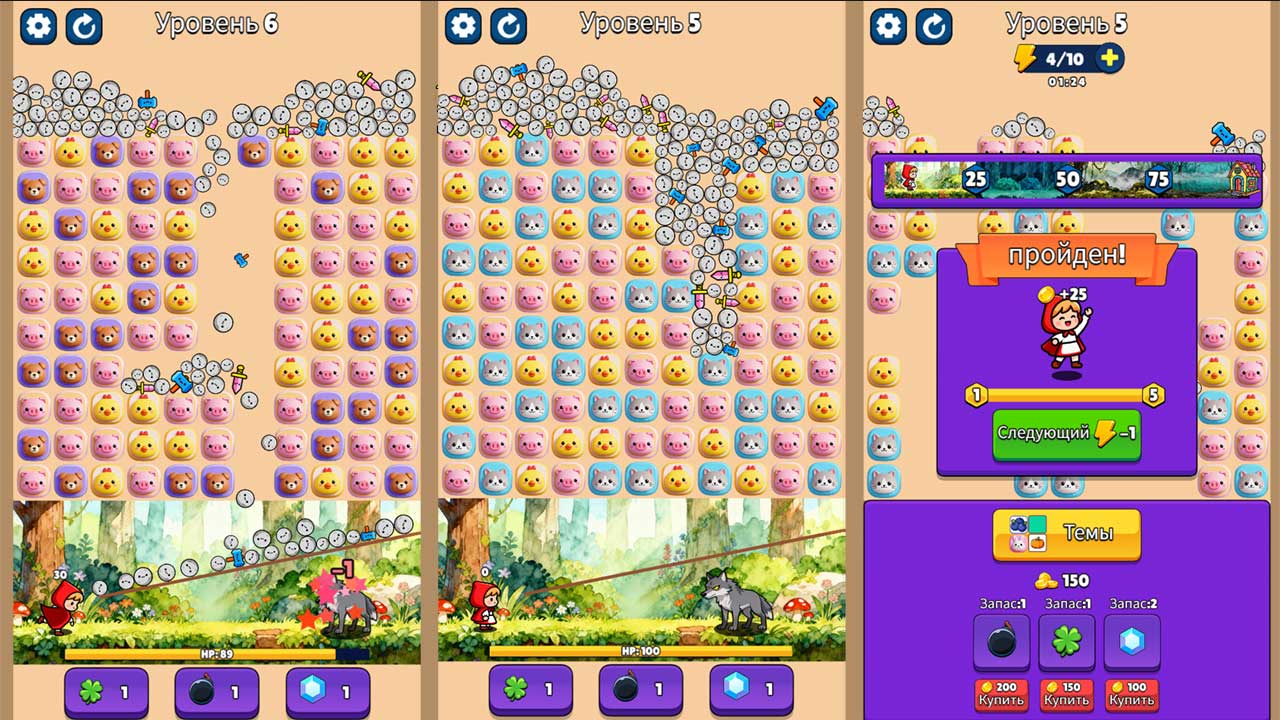
Task: Open the settings gear on the victory screen
Action: tap(887, 25)
